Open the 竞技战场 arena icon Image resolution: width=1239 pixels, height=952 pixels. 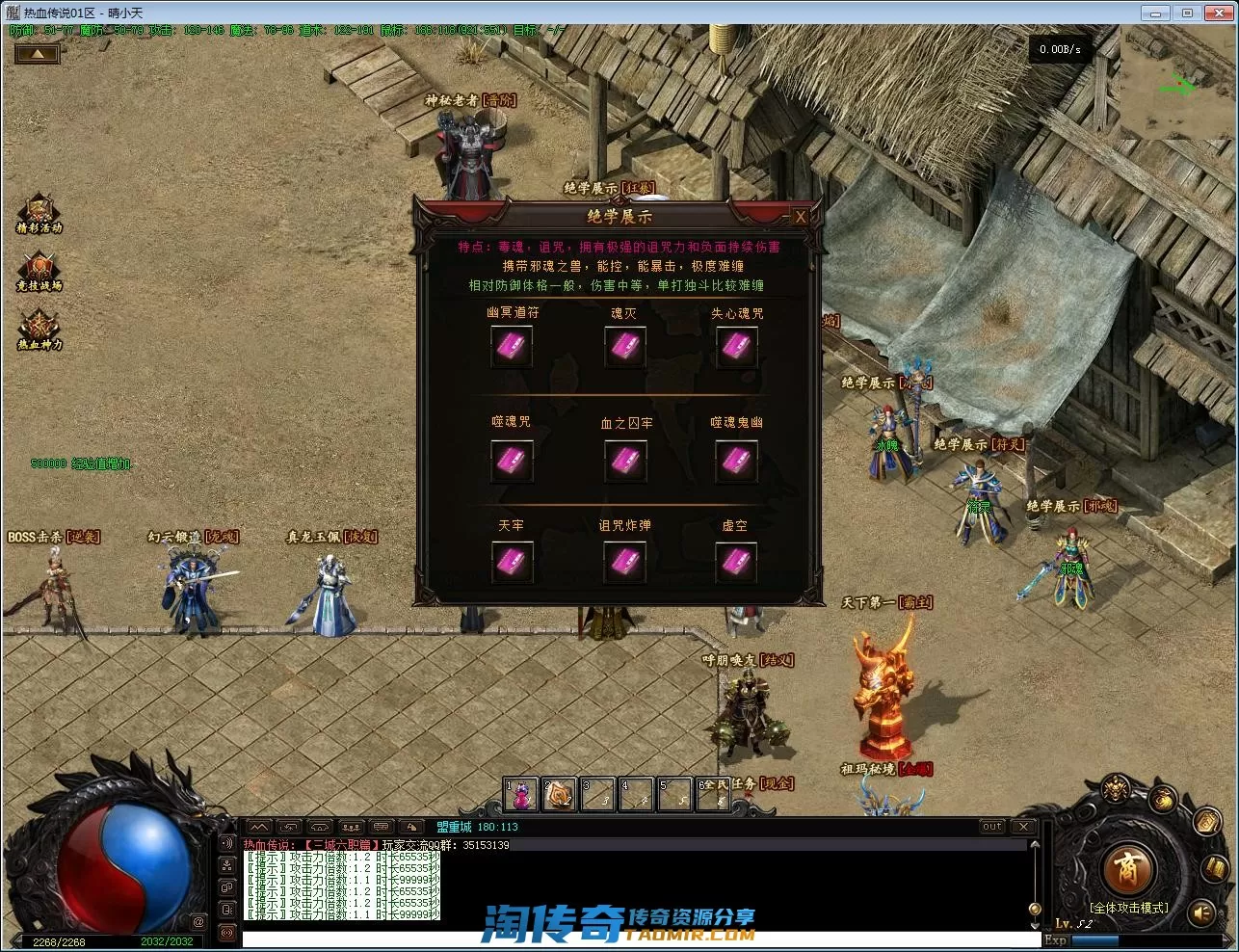click(40, 272)
